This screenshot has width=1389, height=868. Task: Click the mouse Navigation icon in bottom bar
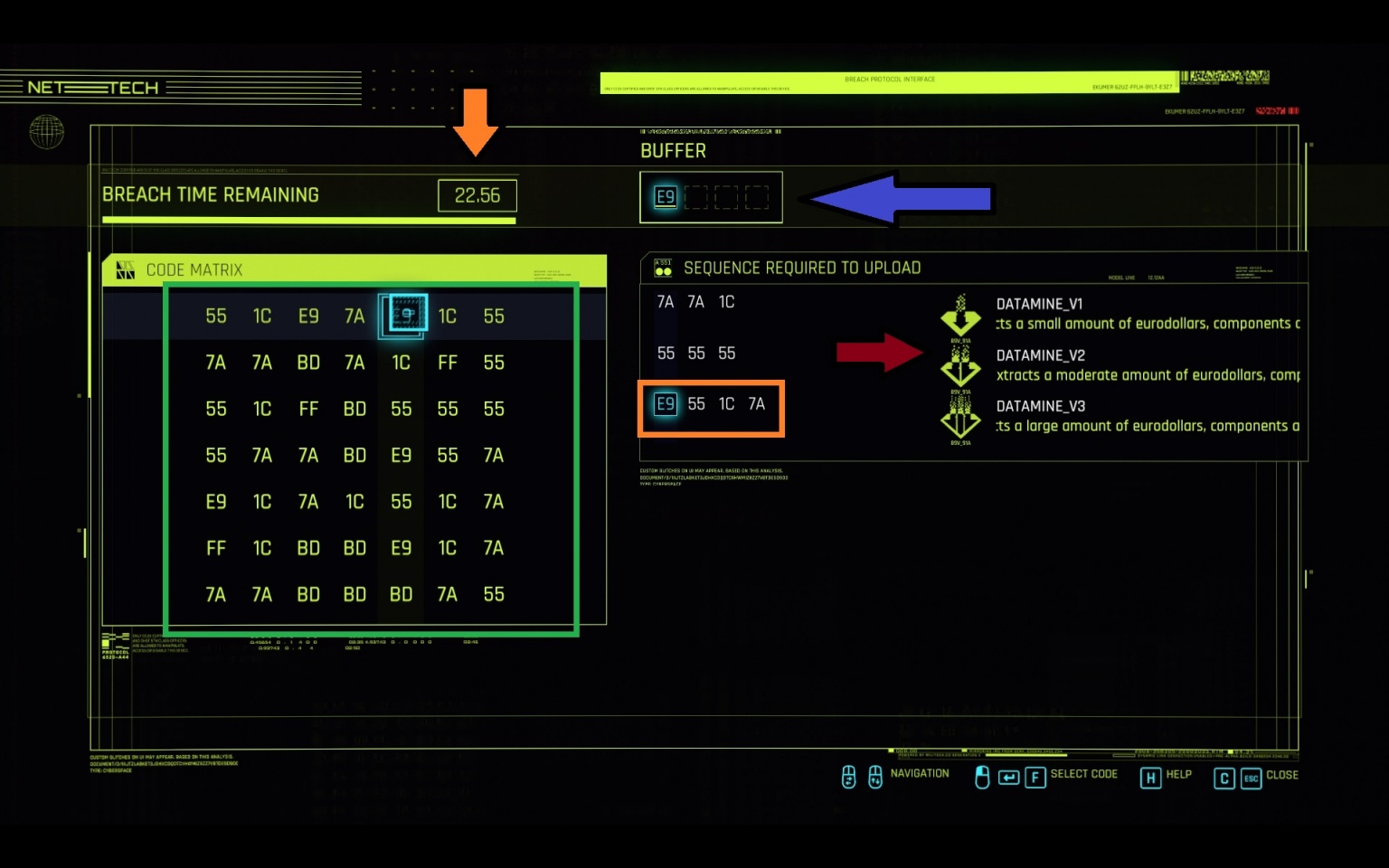click(x=848, y=777)
